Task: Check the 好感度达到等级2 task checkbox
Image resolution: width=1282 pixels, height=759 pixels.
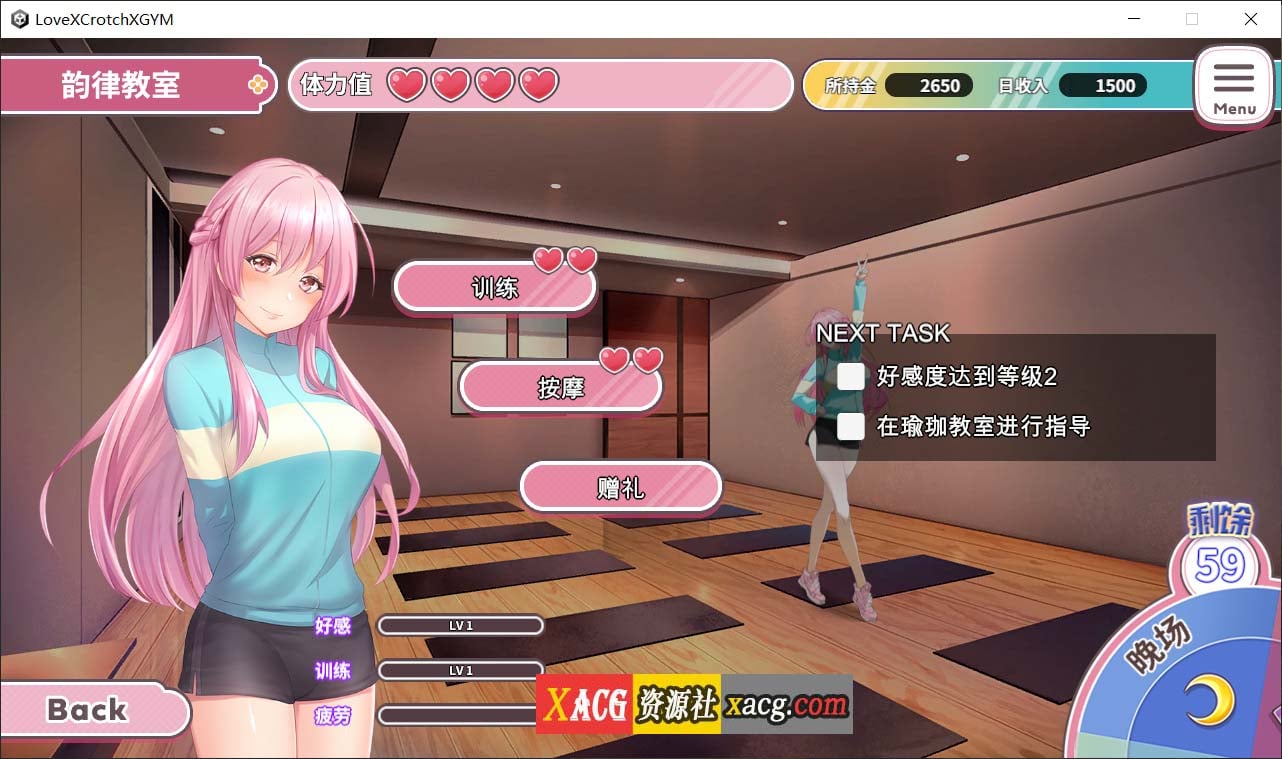Action: [851, 377]
